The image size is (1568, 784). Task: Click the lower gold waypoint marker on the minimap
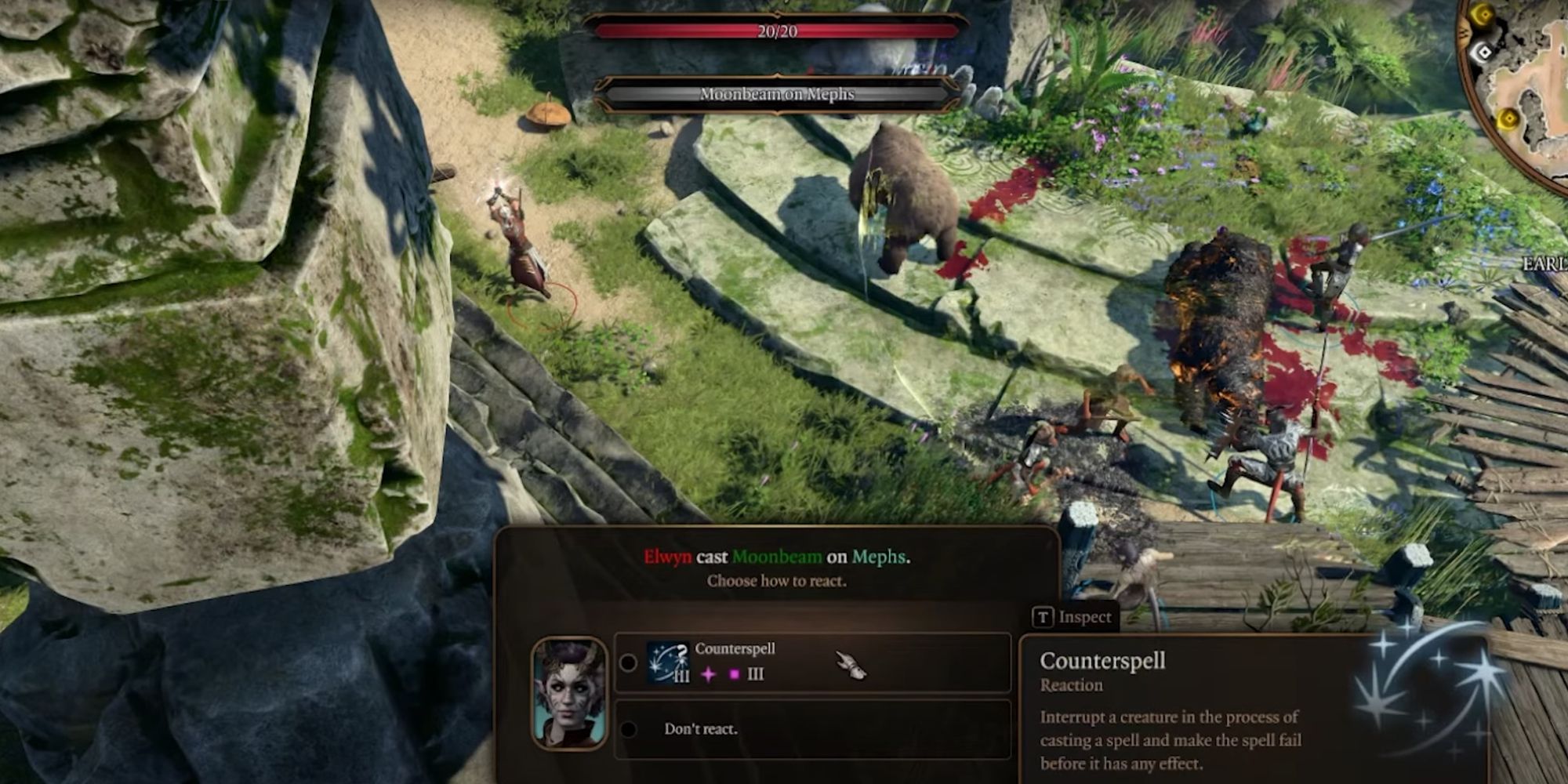point(1509,117)
